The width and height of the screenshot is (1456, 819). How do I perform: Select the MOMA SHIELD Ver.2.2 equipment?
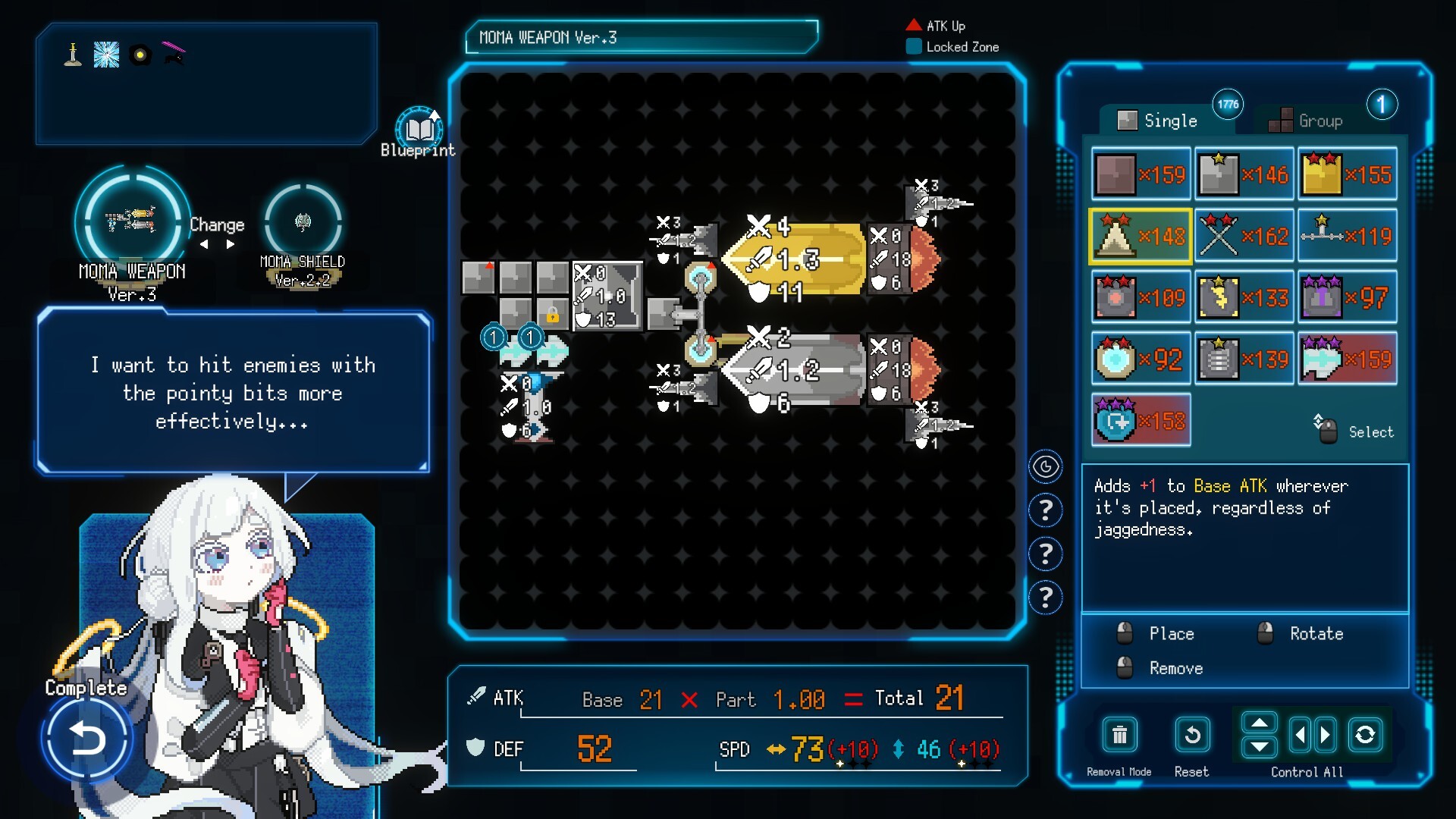pos(303,222)
